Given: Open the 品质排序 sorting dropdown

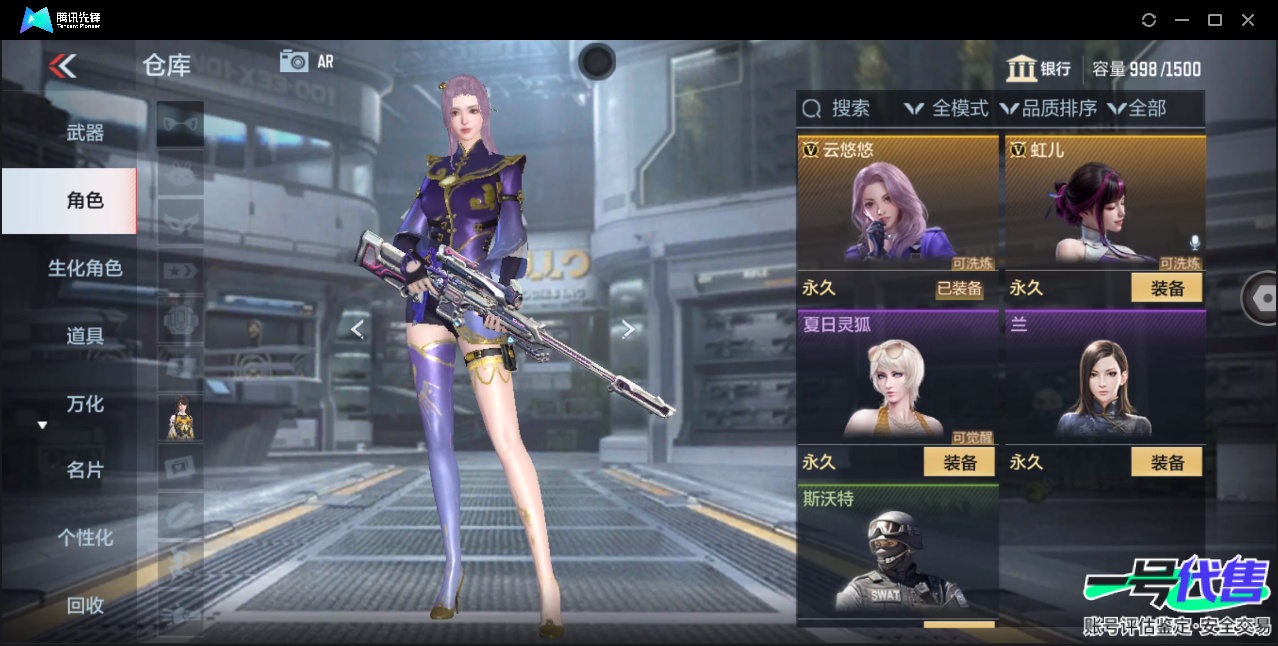Looking at the screenshot, I should click(1048, 108).
